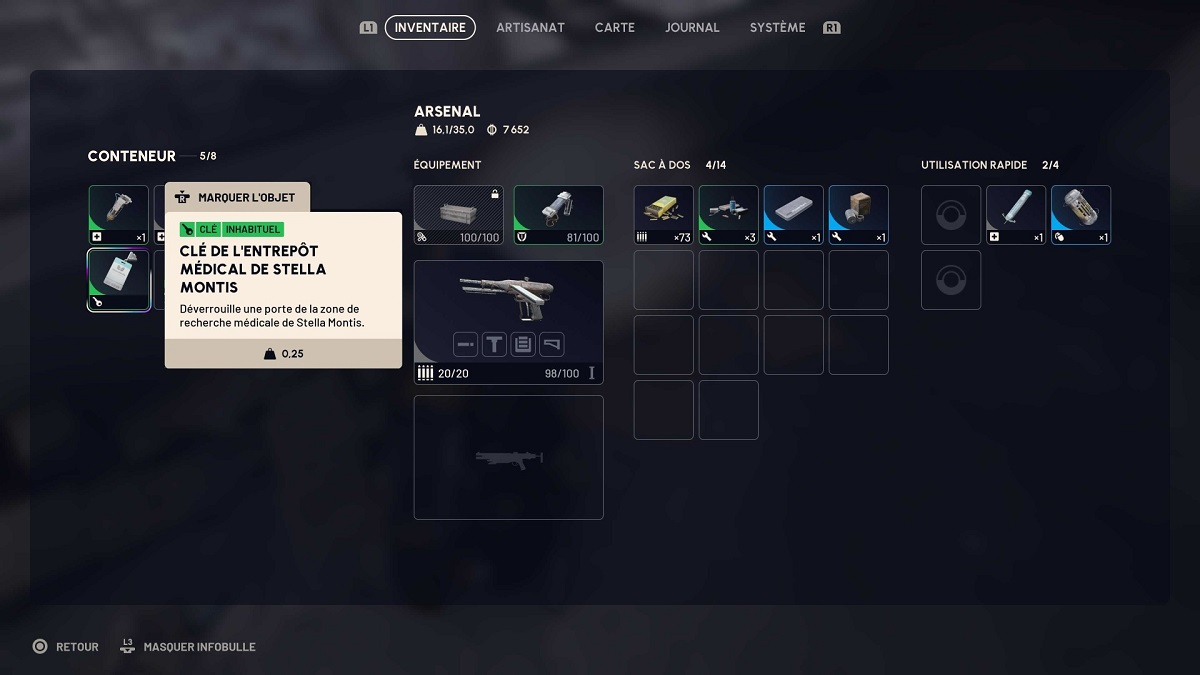The width and height of the screenshot is (1200, 675).
Task: Select the quick-use cylindrical grenade slot
Action: coord(1081,215)
